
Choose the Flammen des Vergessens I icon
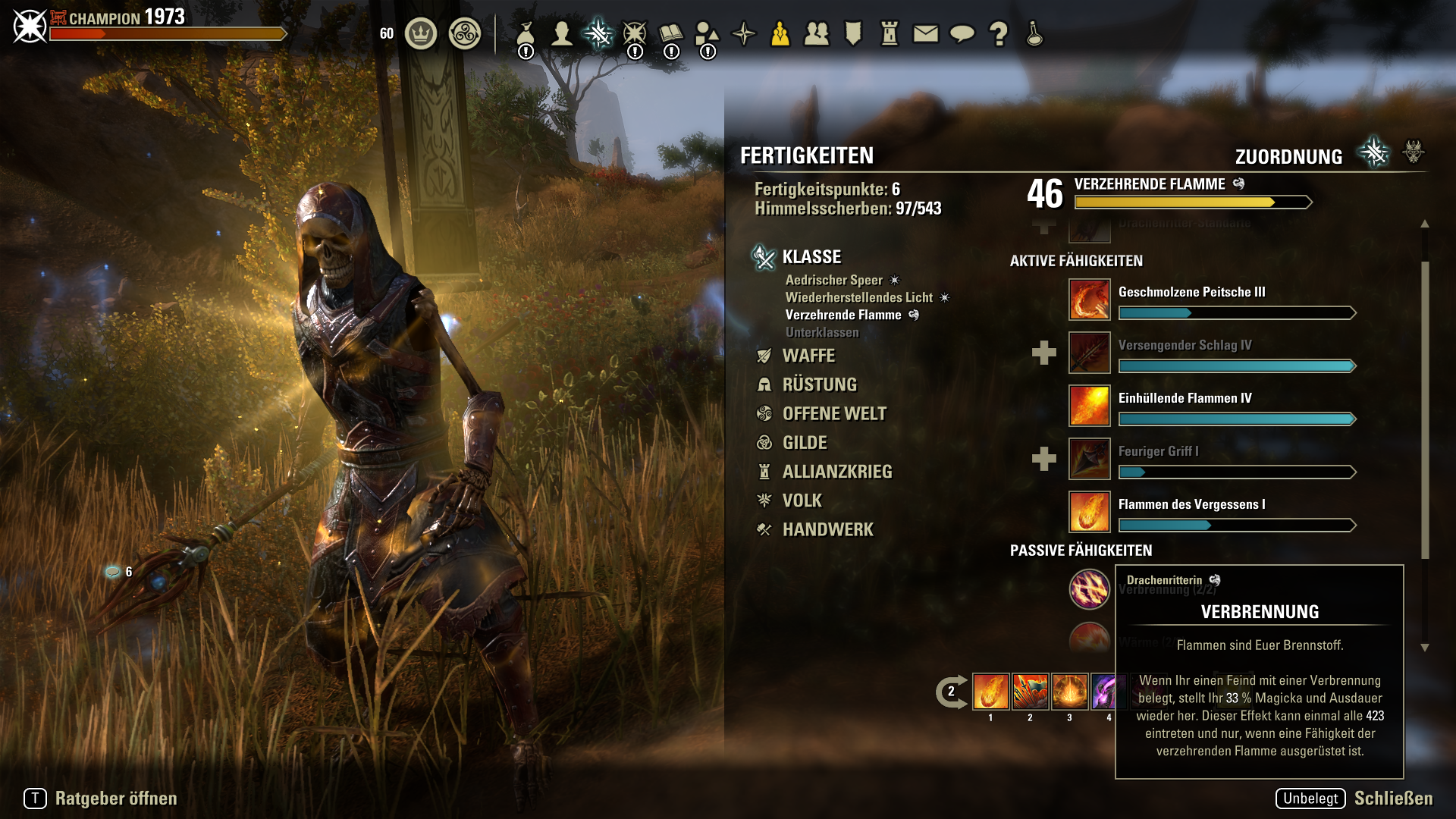coord(1089,512)
